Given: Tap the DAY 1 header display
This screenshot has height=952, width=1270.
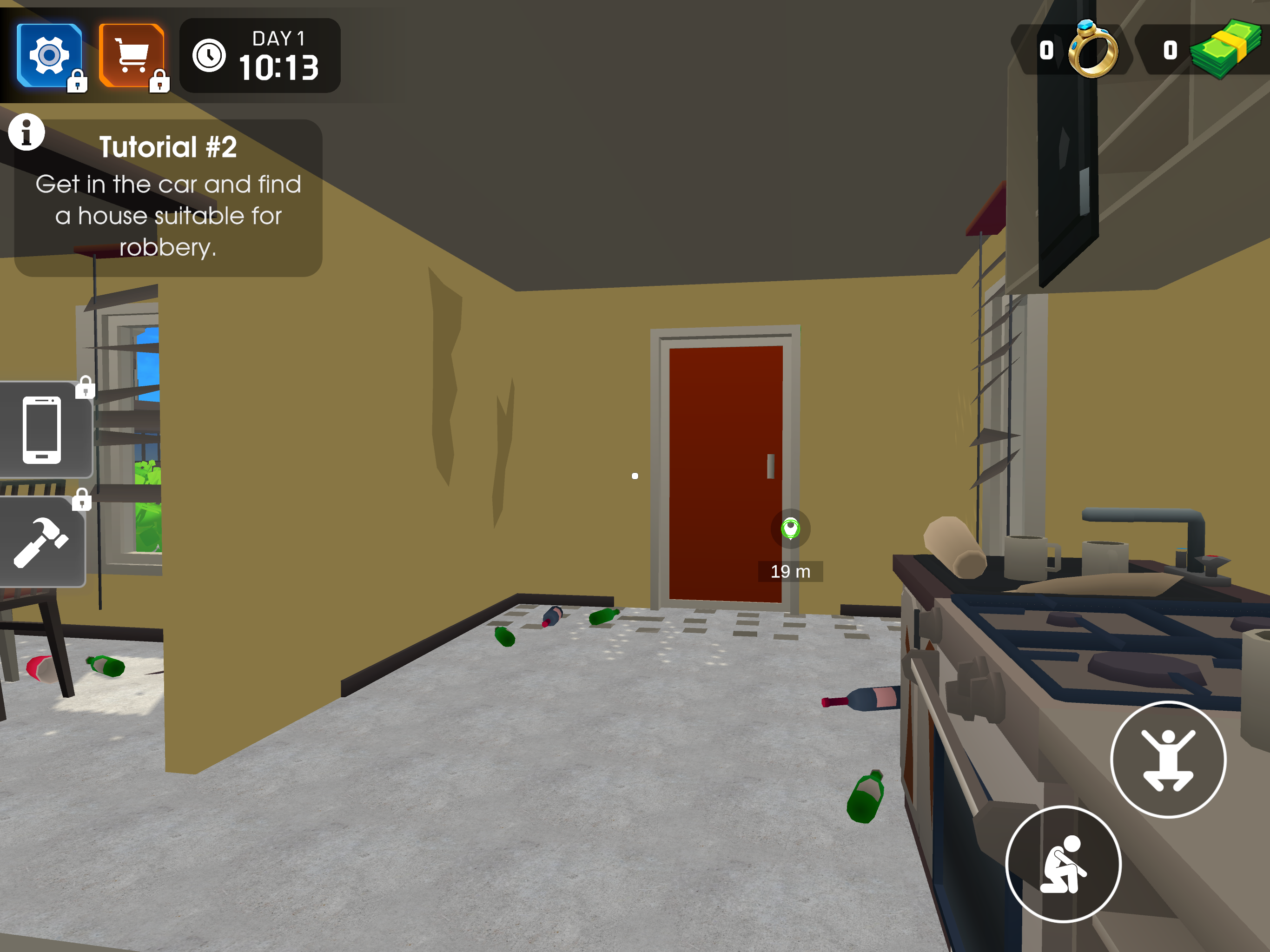Looking at the screenshot, I should pyautogui.click(x=279, y=39).
